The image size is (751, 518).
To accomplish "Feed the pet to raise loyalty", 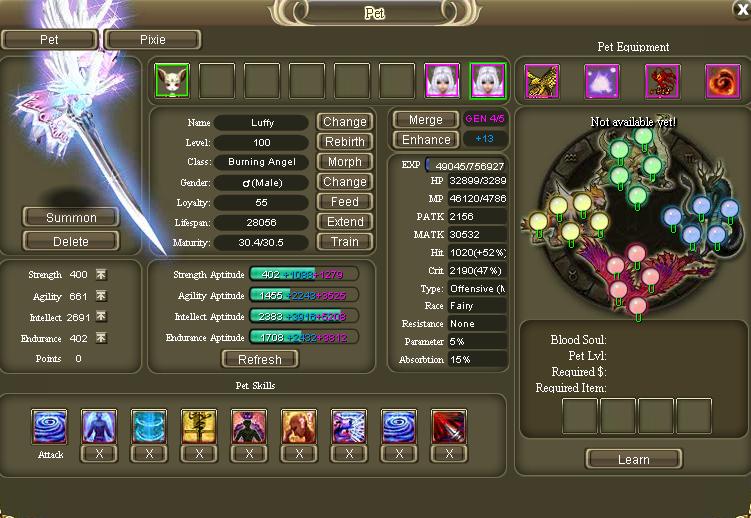I will 345,202.
